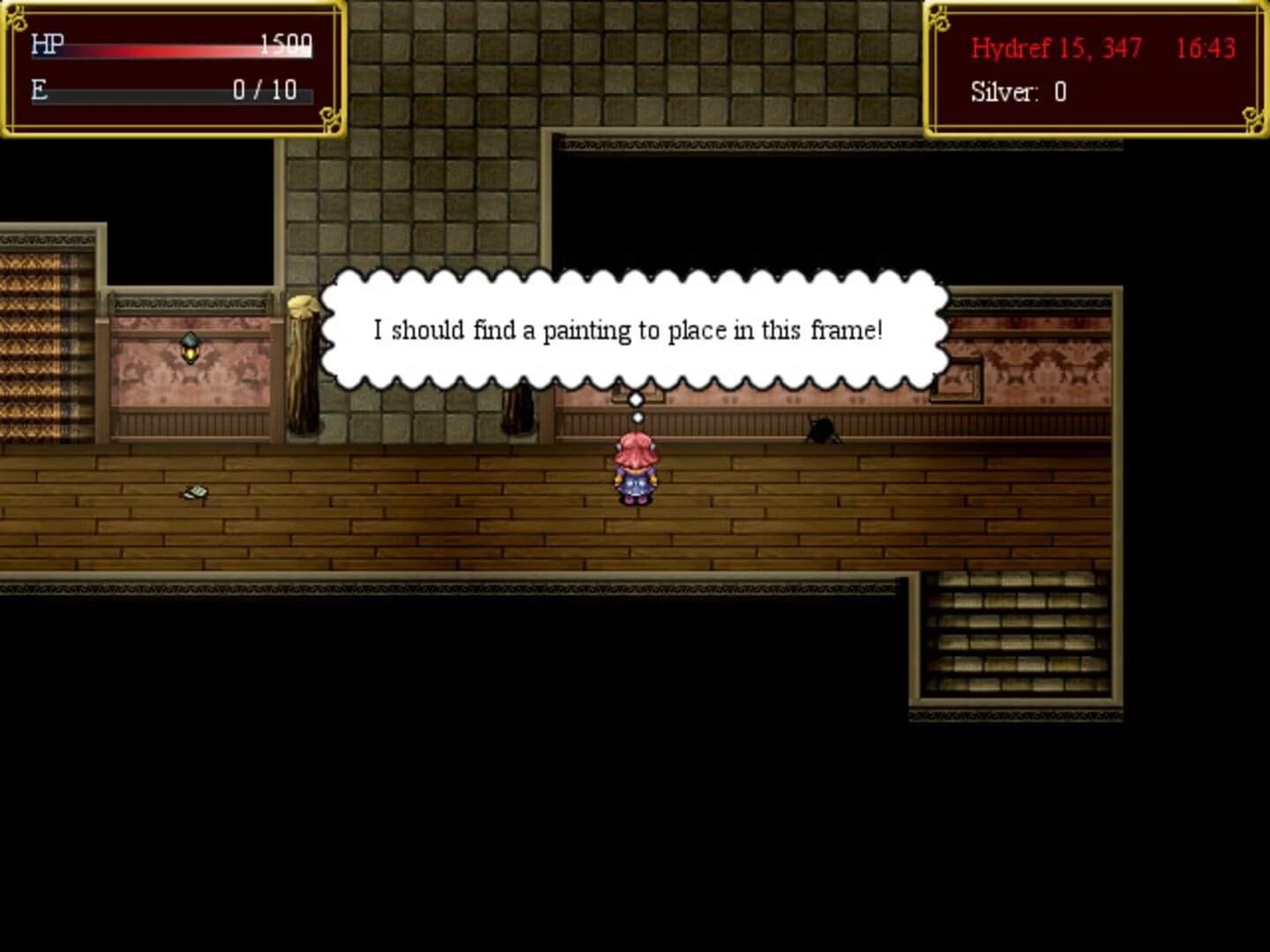Select the Hydref 15, 347 date display
This screenshot has height=952, width=1270.
pos(1055,49)
